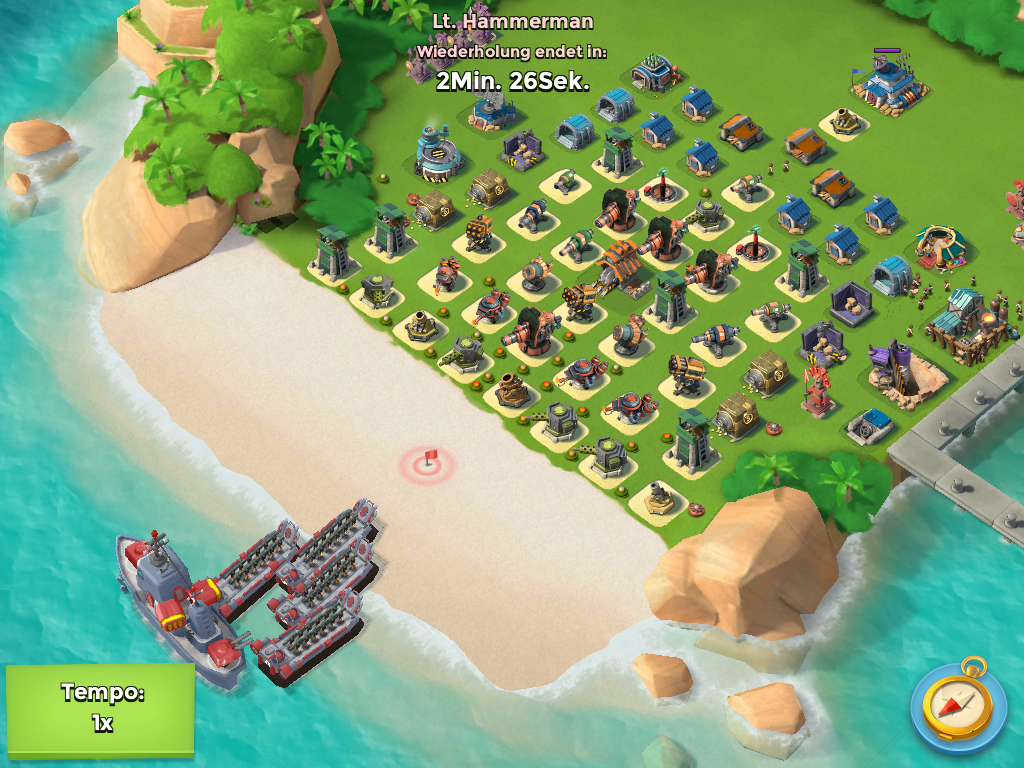The height and width of the screenshot is (768, 1024).
Task: Toggle the Tempo 1x replay speed button
Action: click(x=100, y=708)
